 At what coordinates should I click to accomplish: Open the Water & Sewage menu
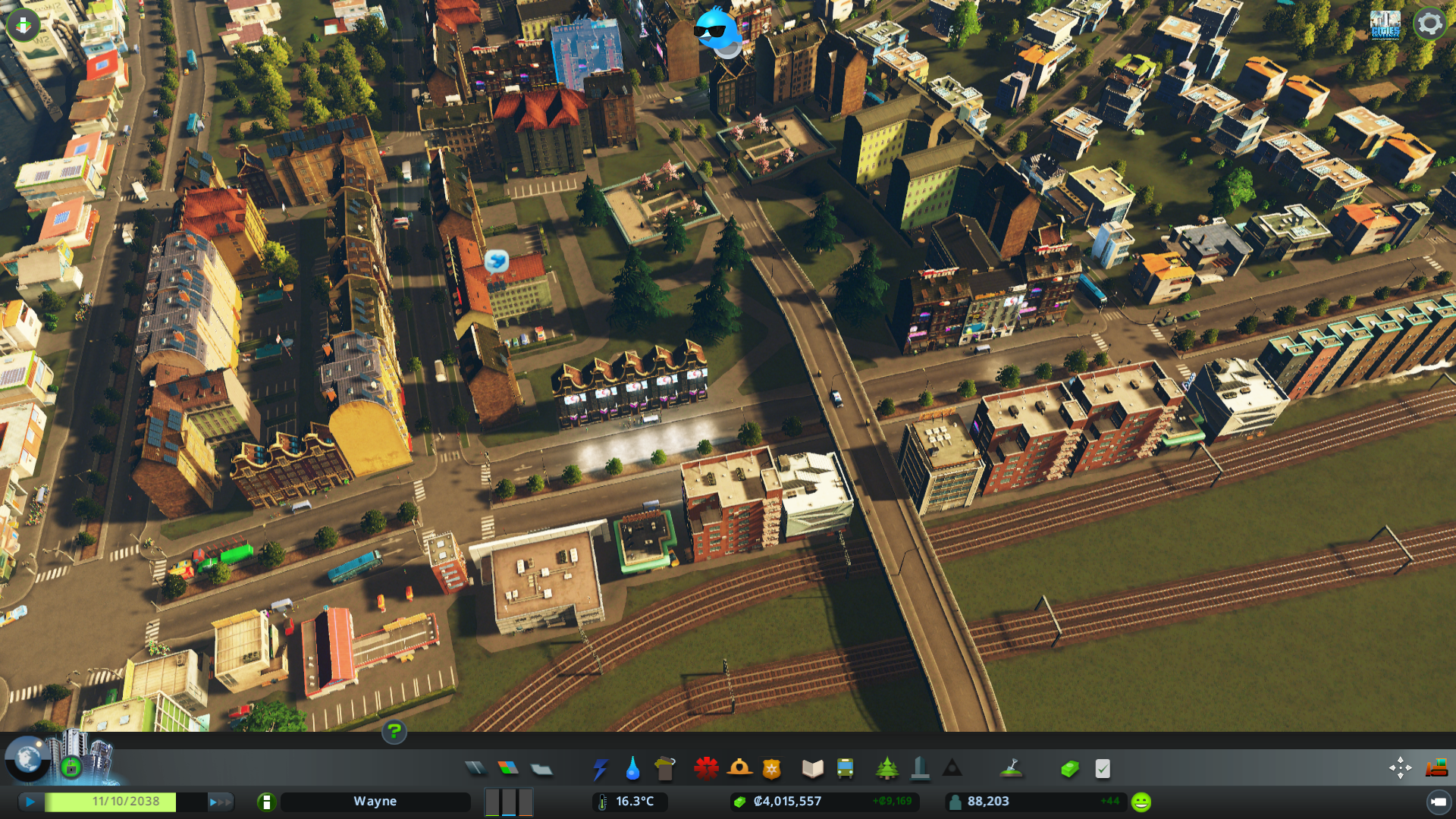pos(632,768)
